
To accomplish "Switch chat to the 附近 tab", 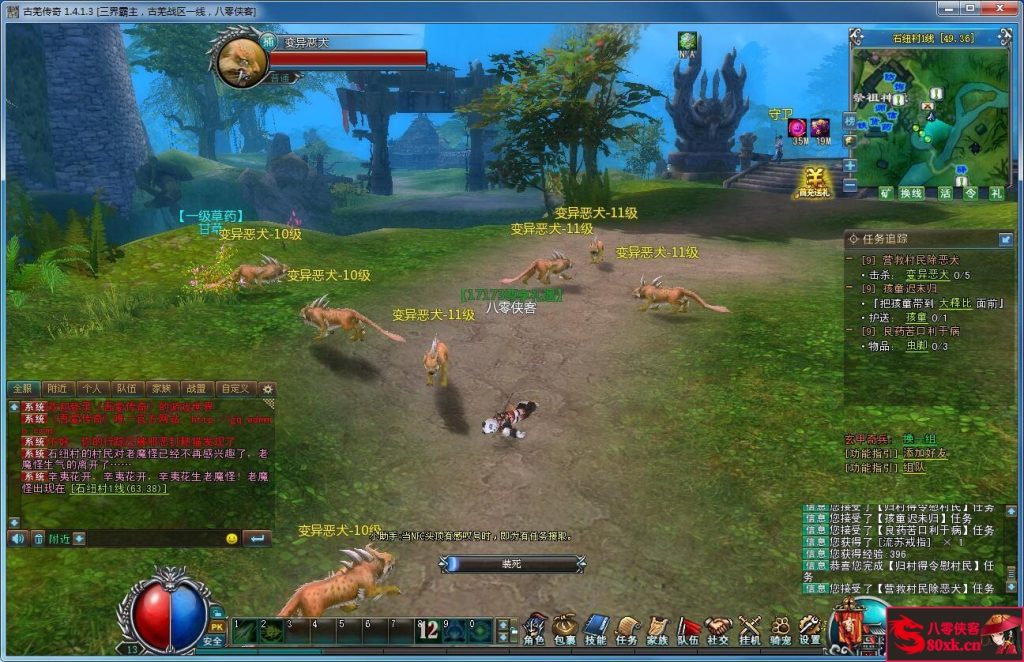I will (x=56, y=388).
